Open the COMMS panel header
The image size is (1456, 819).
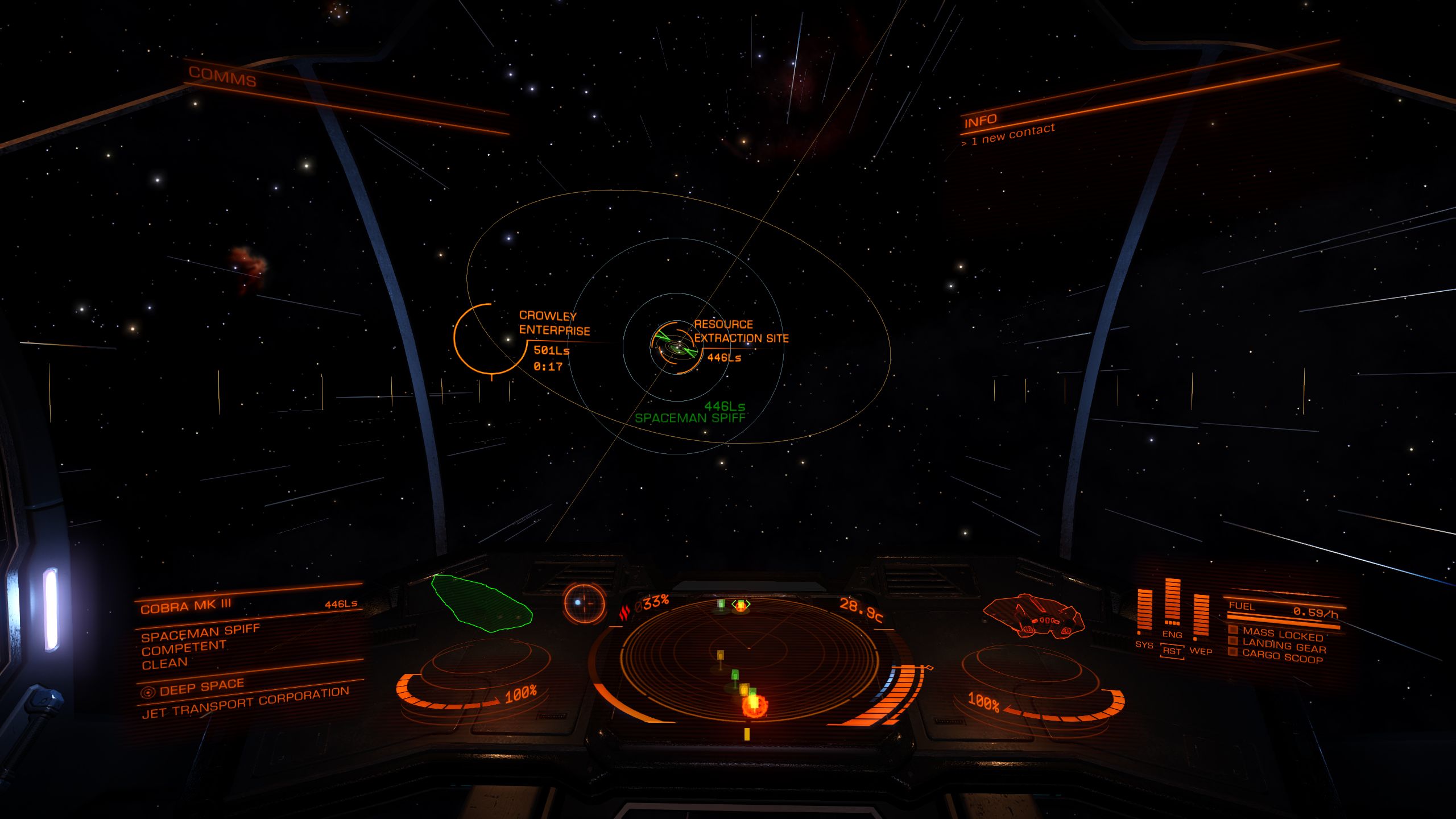pyautogui.click(x=222, y=77)
